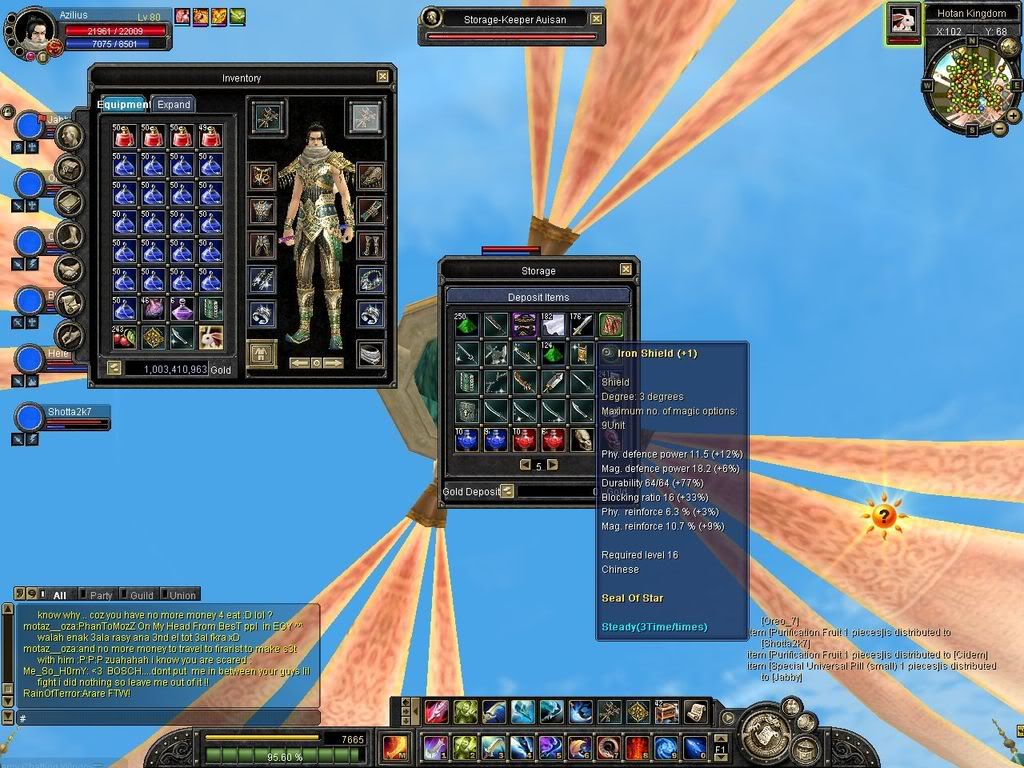Go to previous storage page
The image size is (1024, 768).
(x=525, y=465)
